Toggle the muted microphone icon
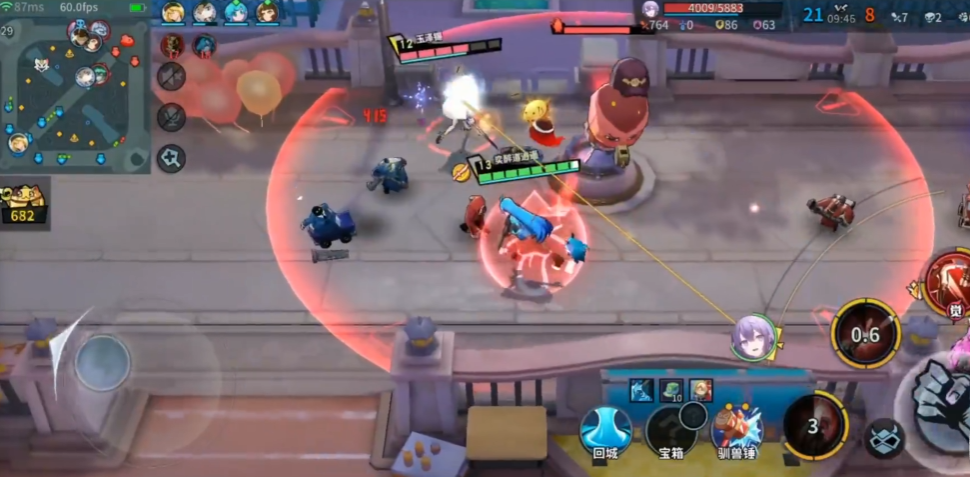 [171, 117]
